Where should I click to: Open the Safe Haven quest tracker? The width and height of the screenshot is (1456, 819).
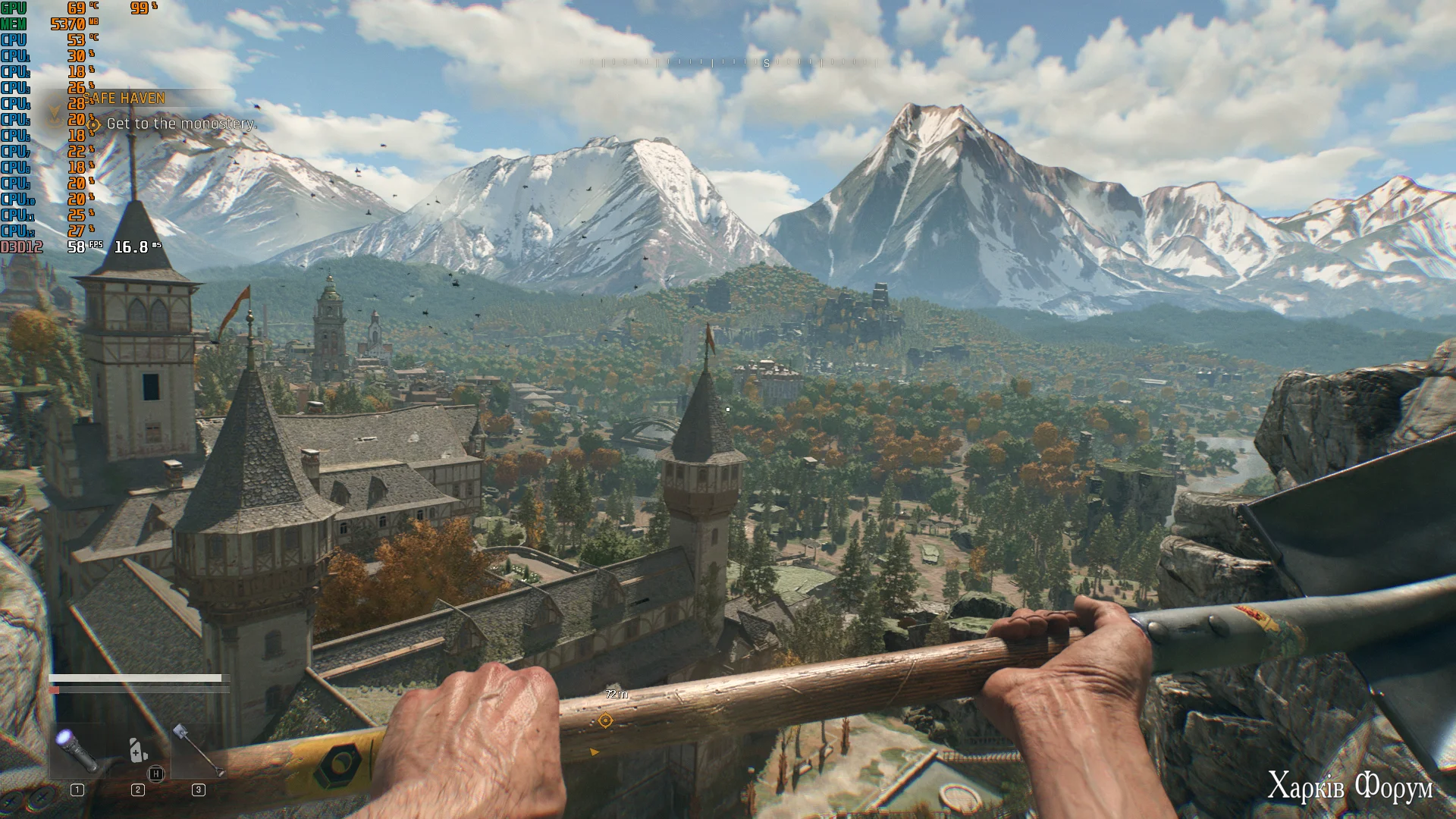tap(127, 99)
